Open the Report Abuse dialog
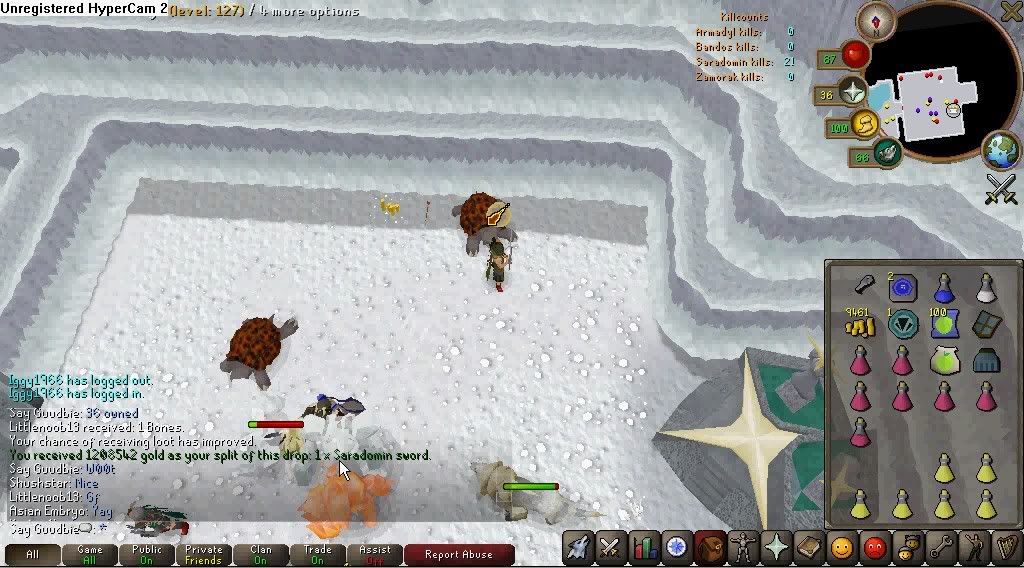 460,555
